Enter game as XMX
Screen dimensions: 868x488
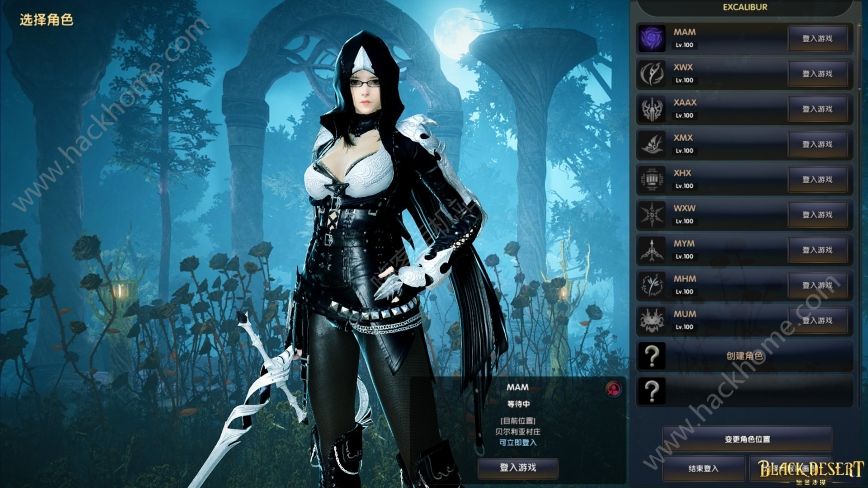[818, 144]
